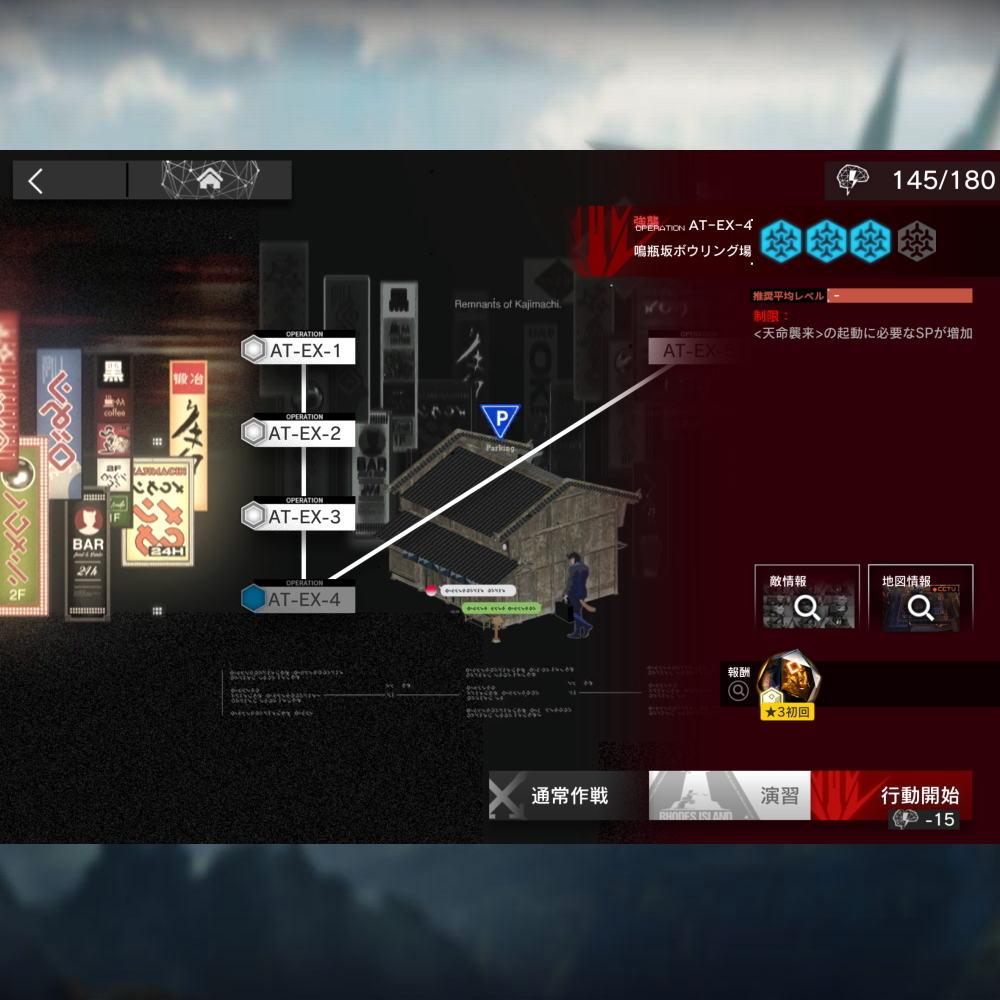Image resolution: width=1000 pixels, height=1000 pixels.
Task: Inspect the reward item icon
Action: 787,682
